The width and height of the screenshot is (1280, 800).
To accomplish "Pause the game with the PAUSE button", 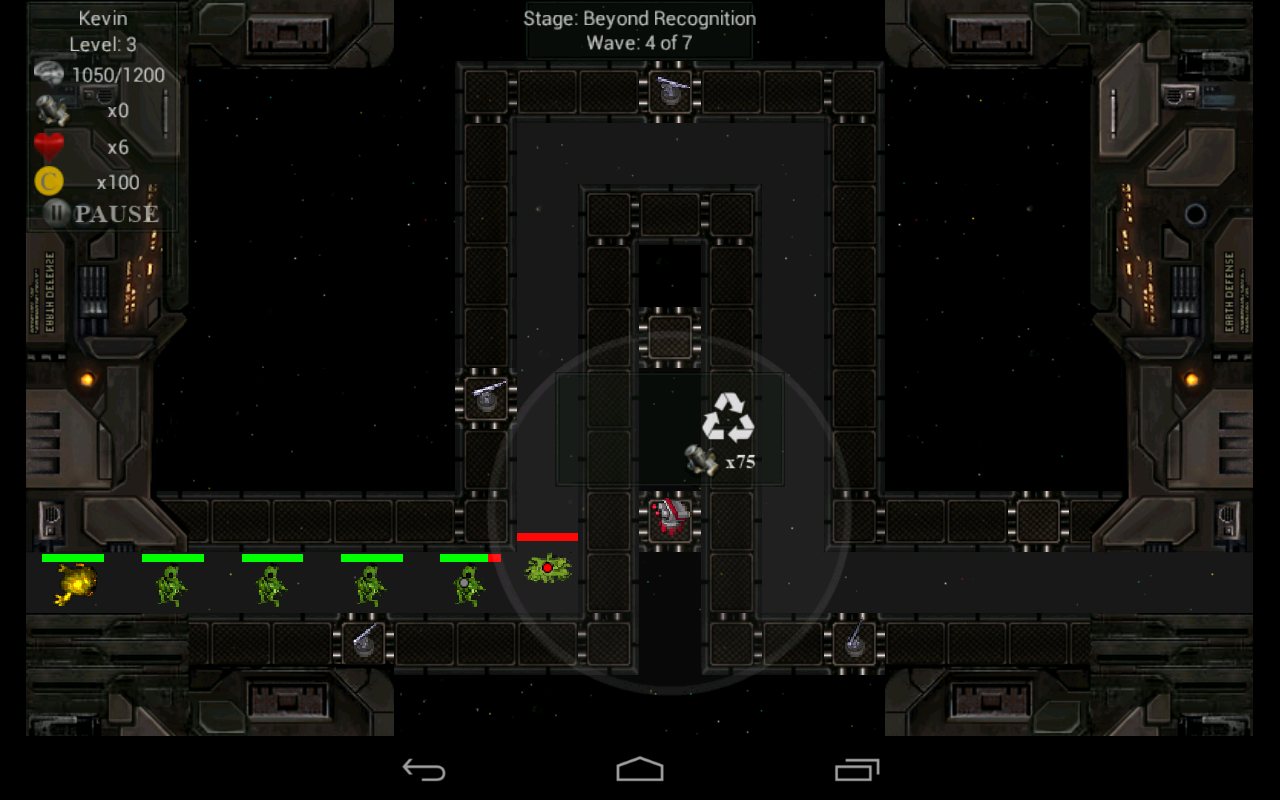I will click(x=102, y=213).
